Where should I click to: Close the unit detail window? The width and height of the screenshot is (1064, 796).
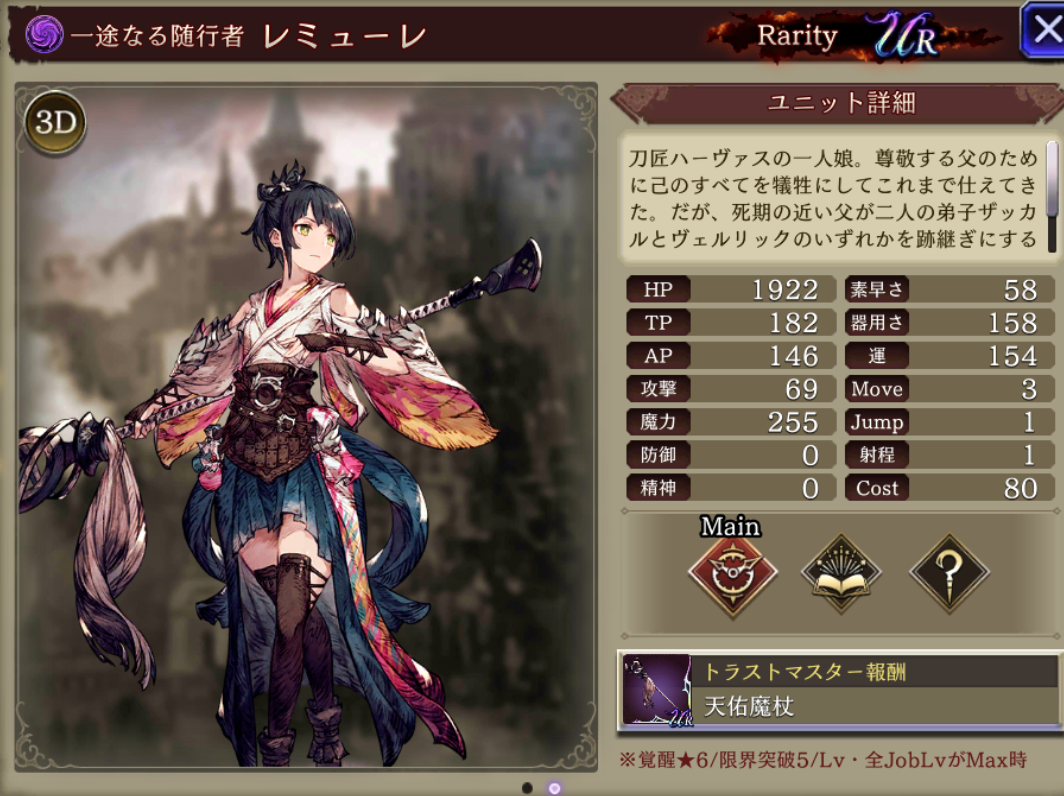[1043, 30]
